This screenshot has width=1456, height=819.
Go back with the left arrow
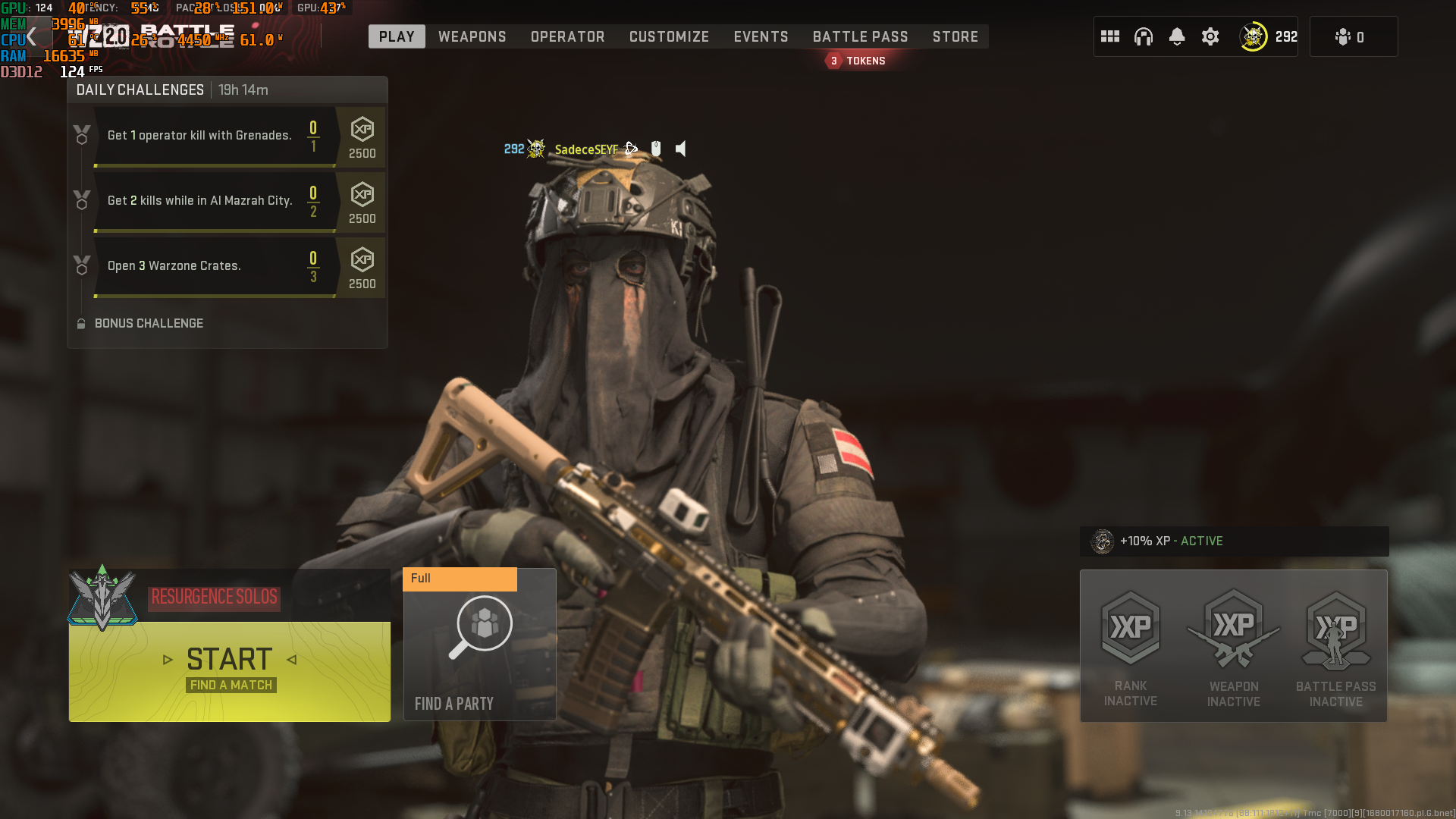click(x=31, y=36)
